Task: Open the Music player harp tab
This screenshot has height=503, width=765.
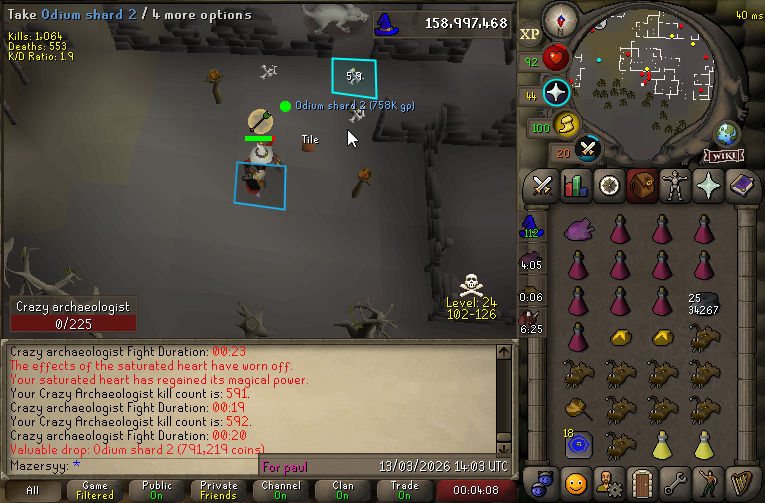Action: click(x=740, y=478)
